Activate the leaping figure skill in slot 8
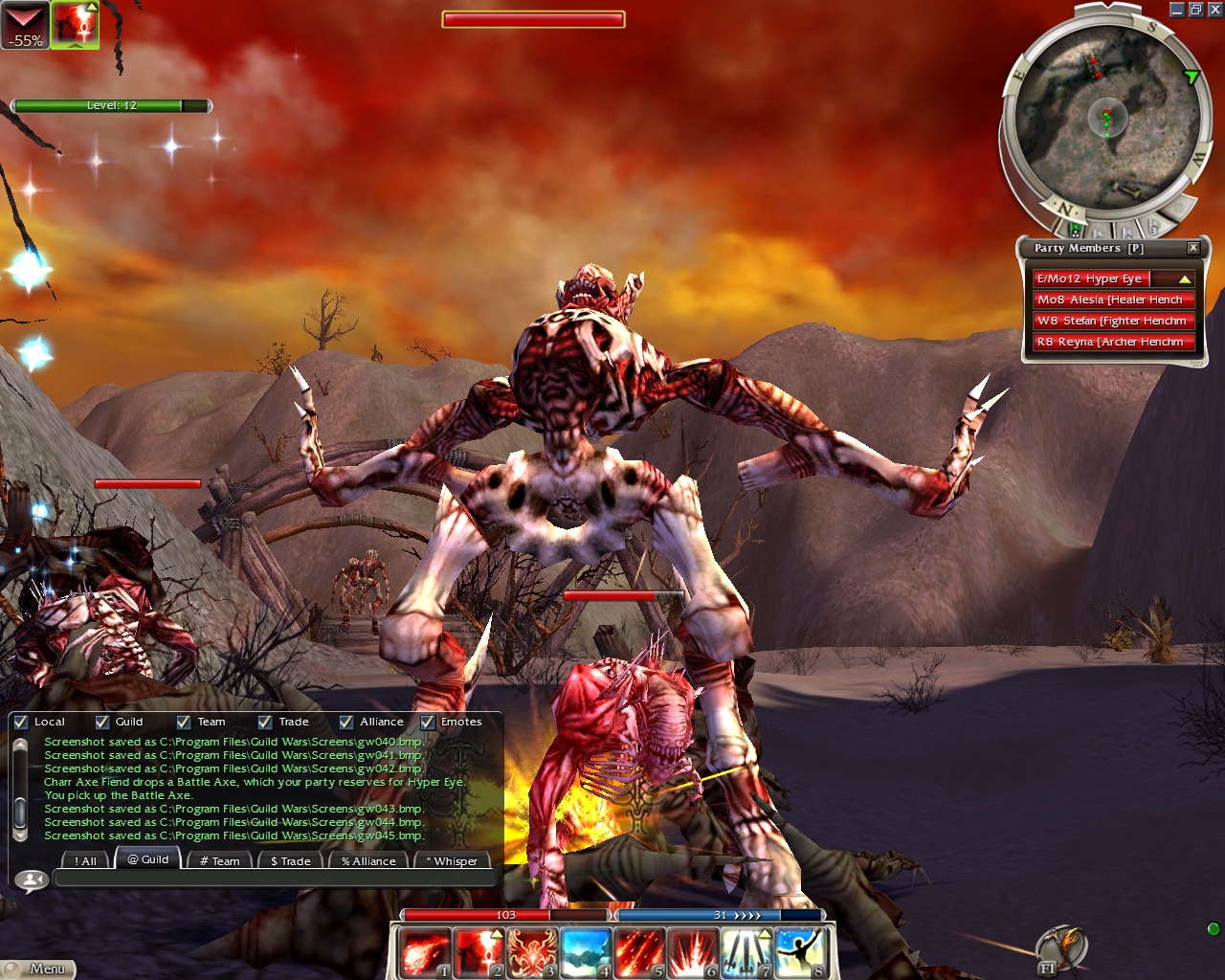The height and width of the screenshot is (980, 1225). tap(799, 952)
